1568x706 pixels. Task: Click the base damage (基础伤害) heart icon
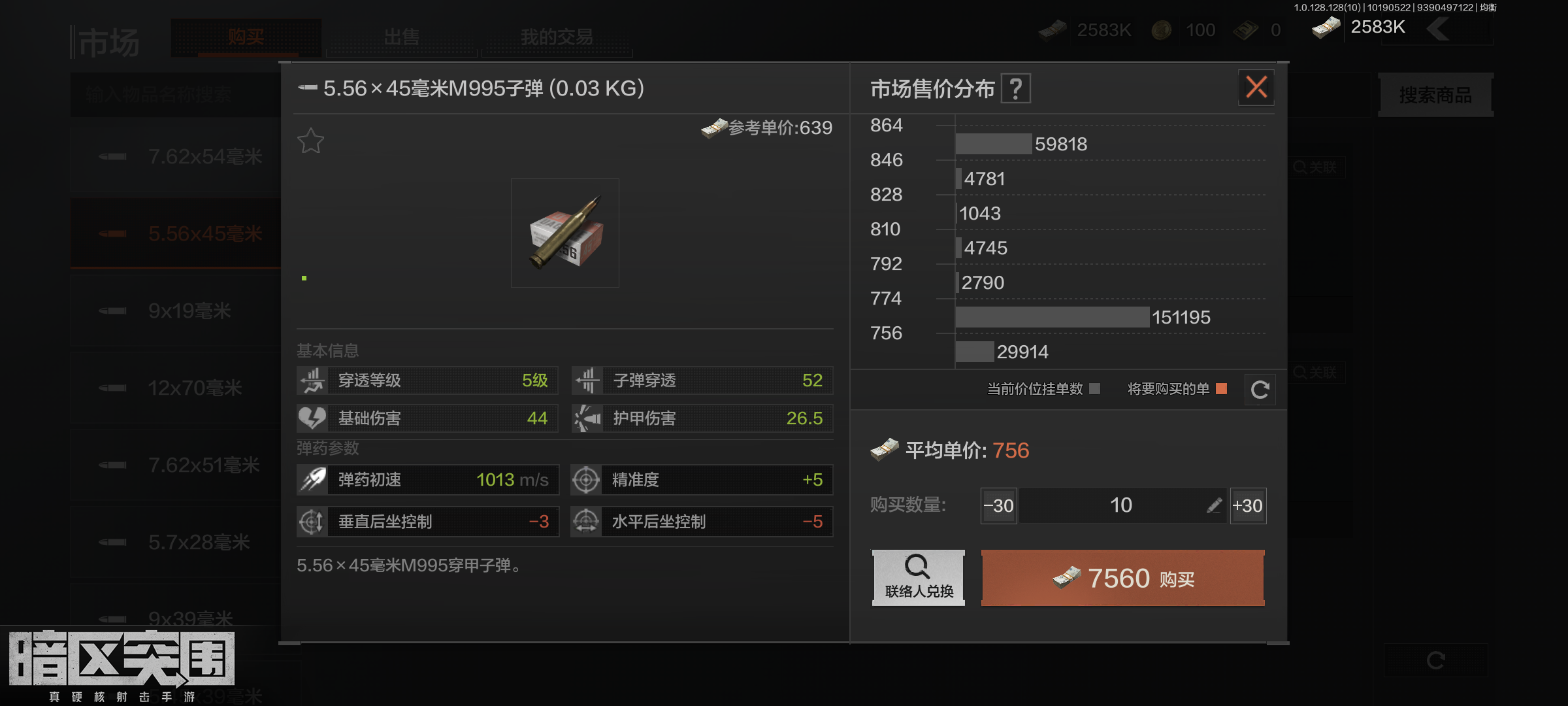click(312, 418)
